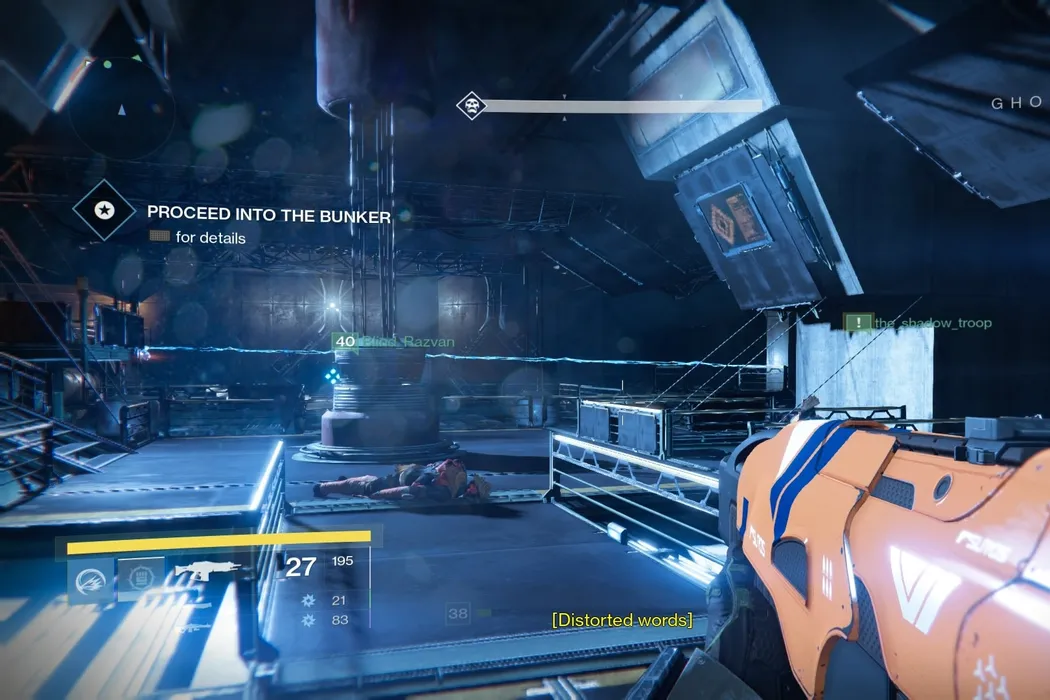Open the Proceed Into The Bunker objective
The image size is (1050, 700).
click(x=268, y=213)
